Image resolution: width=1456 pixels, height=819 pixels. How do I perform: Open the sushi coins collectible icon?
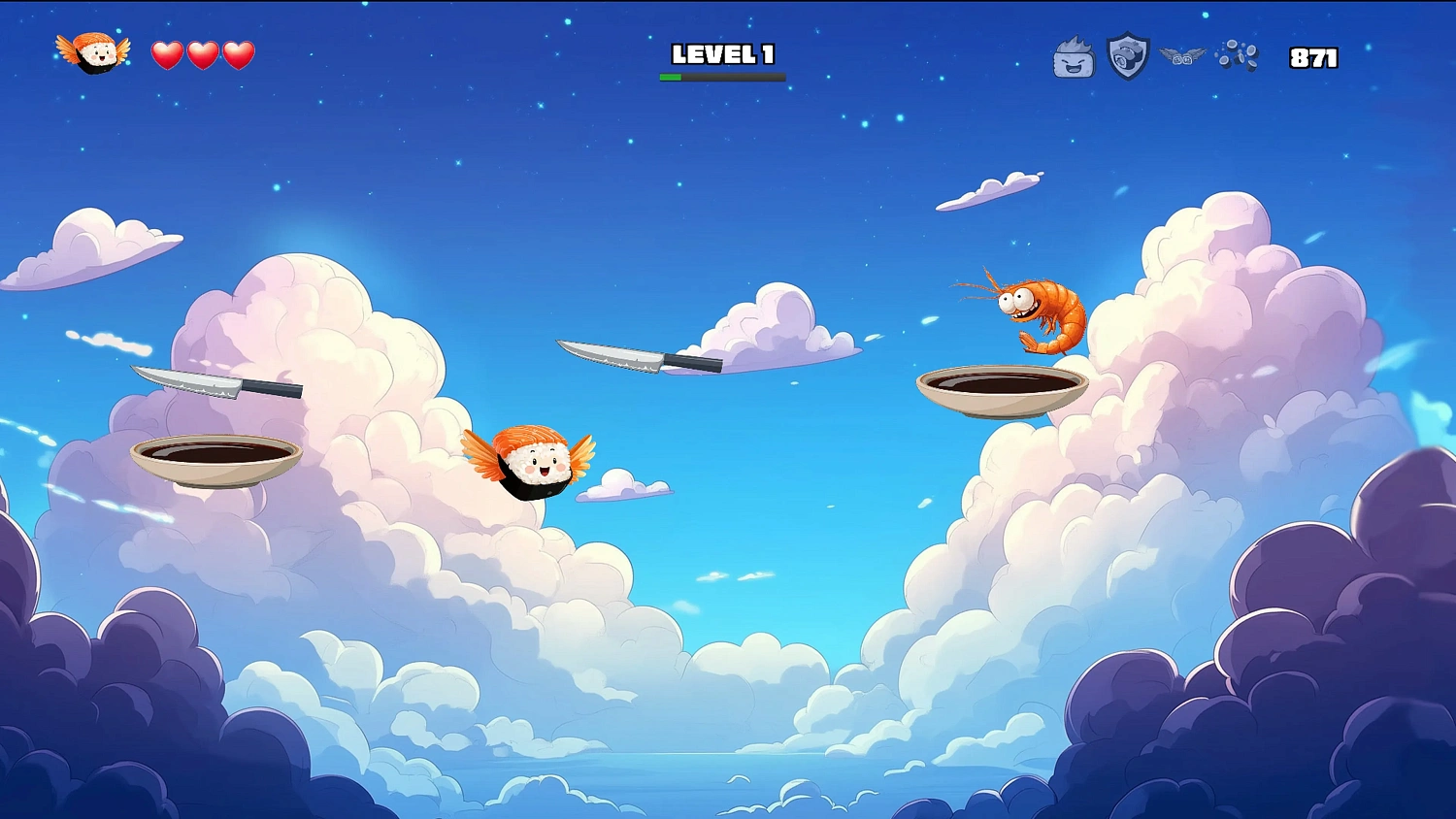click(1237, 56)
